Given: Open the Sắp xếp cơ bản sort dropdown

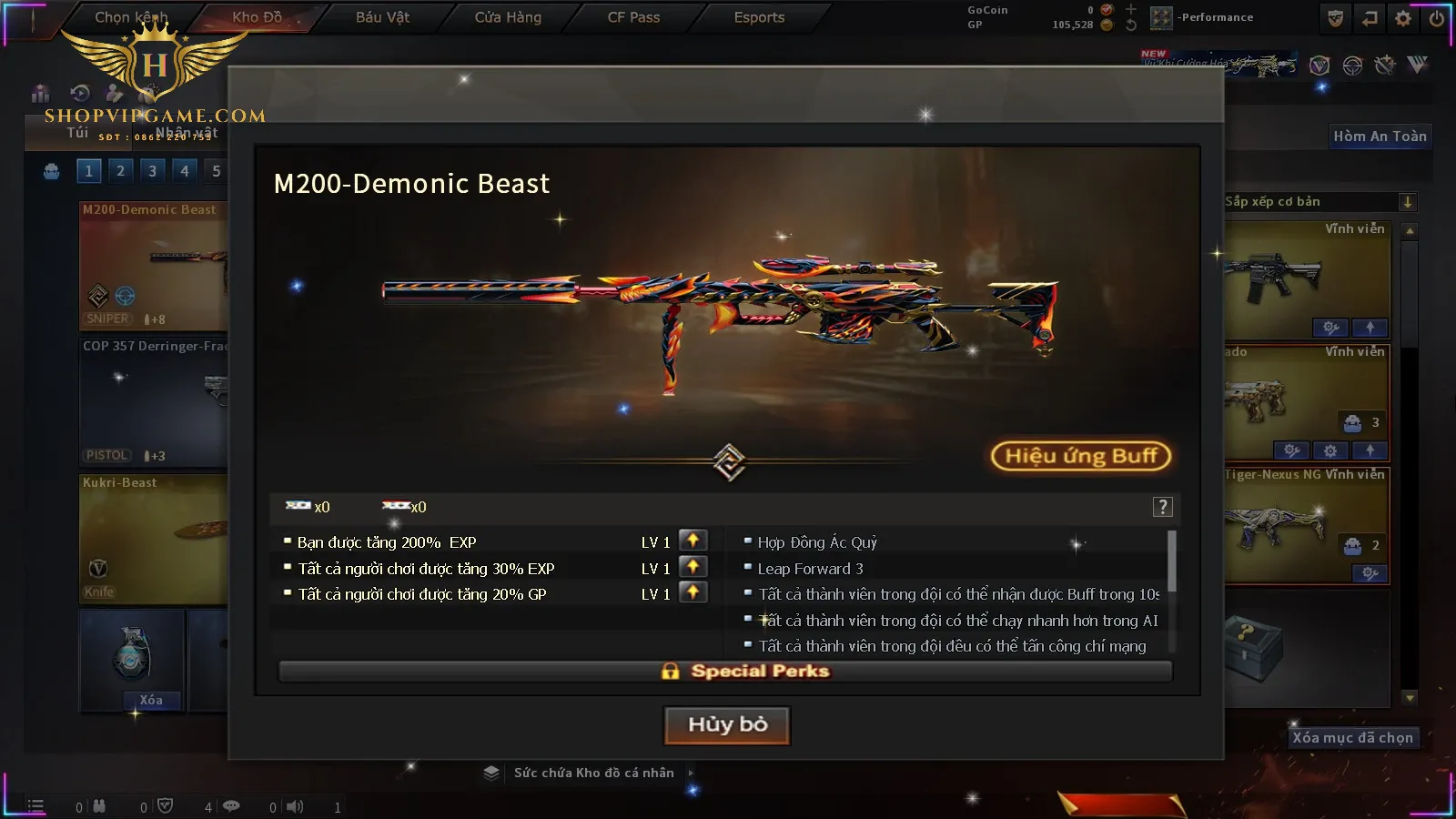Looking at the screenshot, I should point(1407,202).
